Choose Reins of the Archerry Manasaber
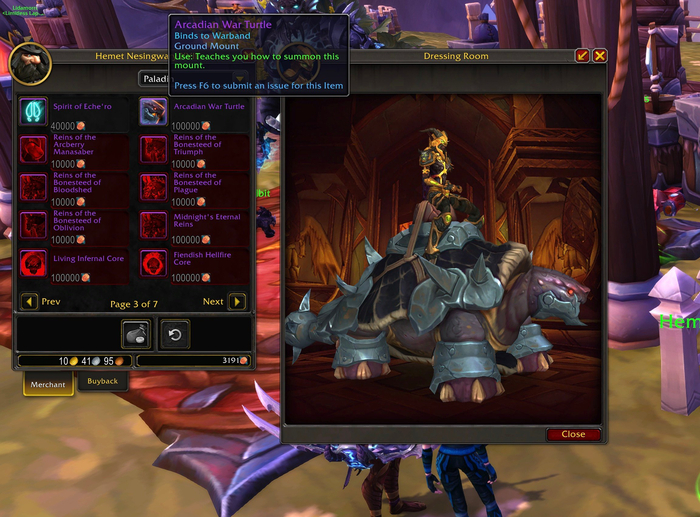 click(33, 149)
